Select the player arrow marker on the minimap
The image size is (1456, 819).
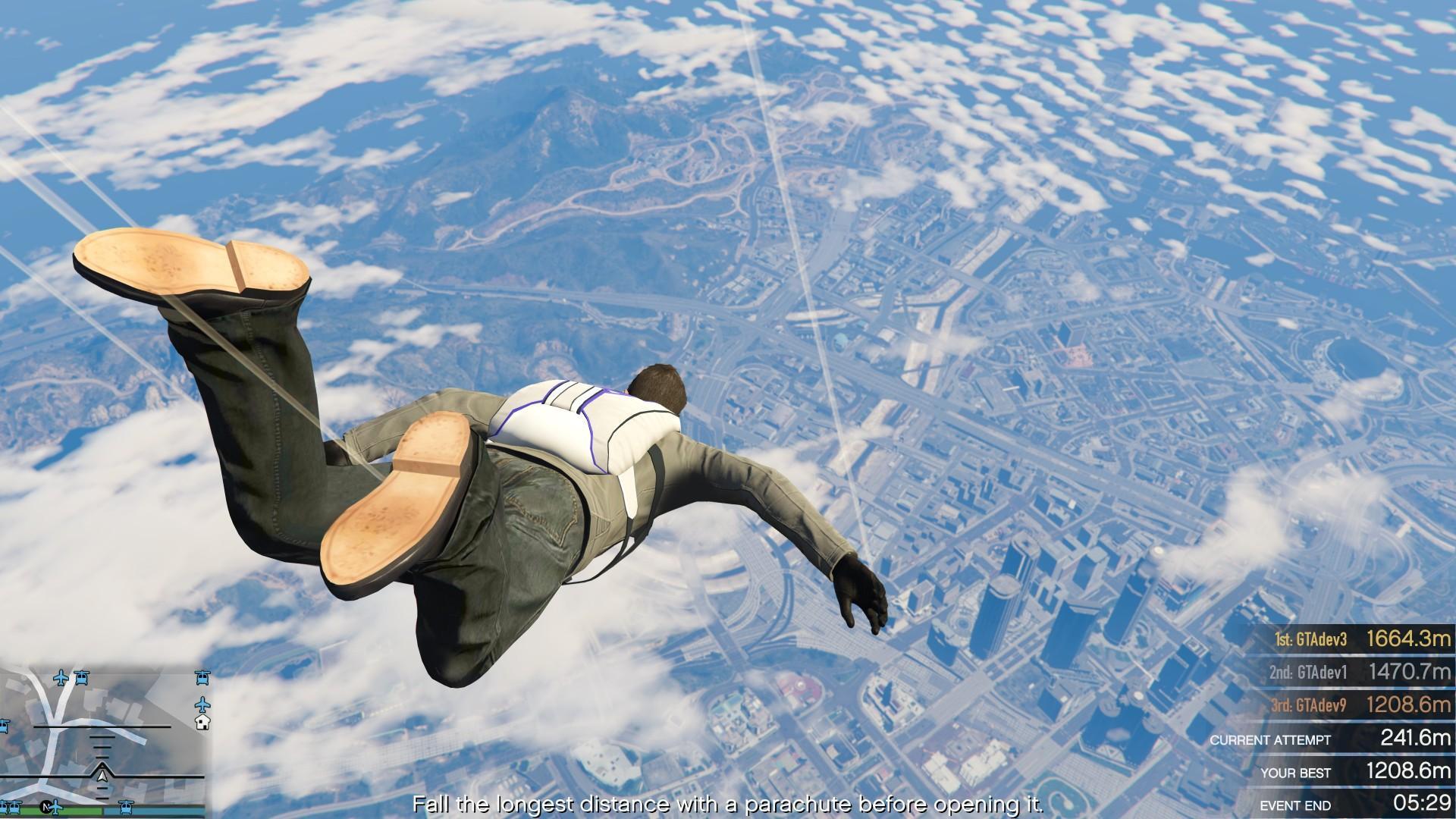click(102, 777)
